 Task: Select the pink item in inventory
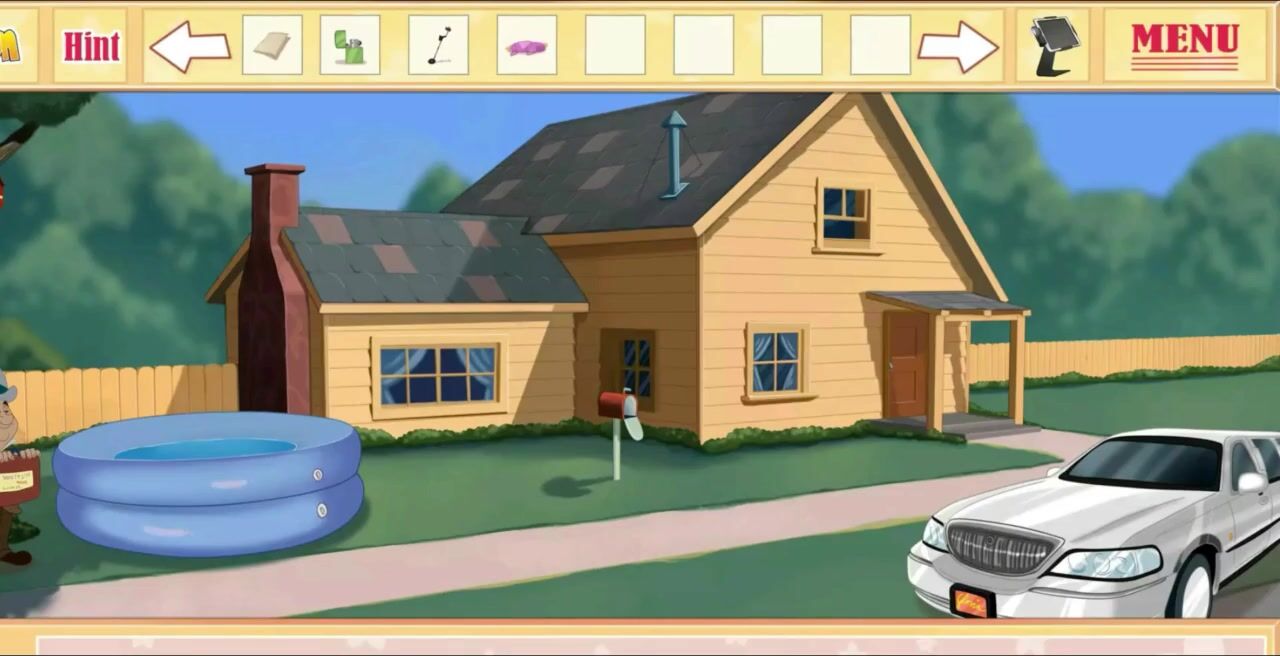point(527,46)
